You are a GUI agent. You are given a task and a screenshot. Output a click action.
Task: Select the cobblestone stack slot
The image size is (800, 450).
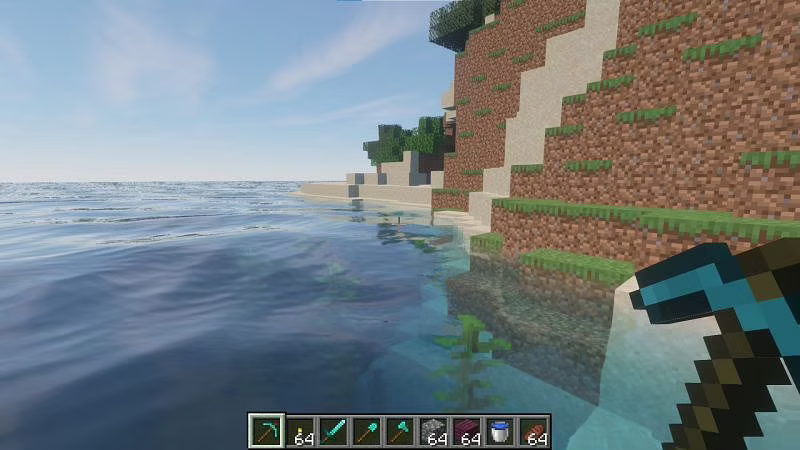433,431
